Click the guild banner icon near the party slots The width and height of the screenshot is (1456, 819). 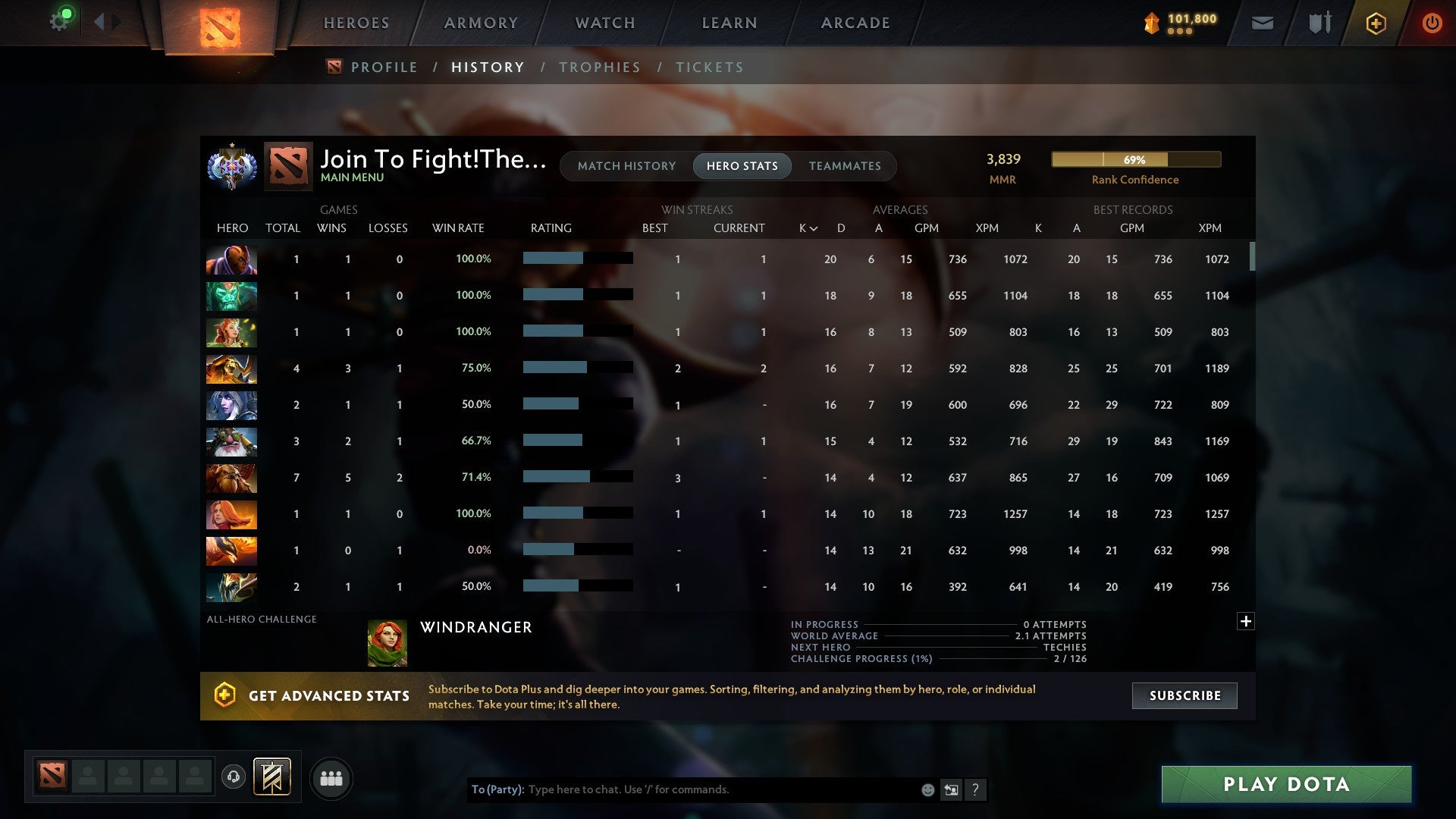272,777
